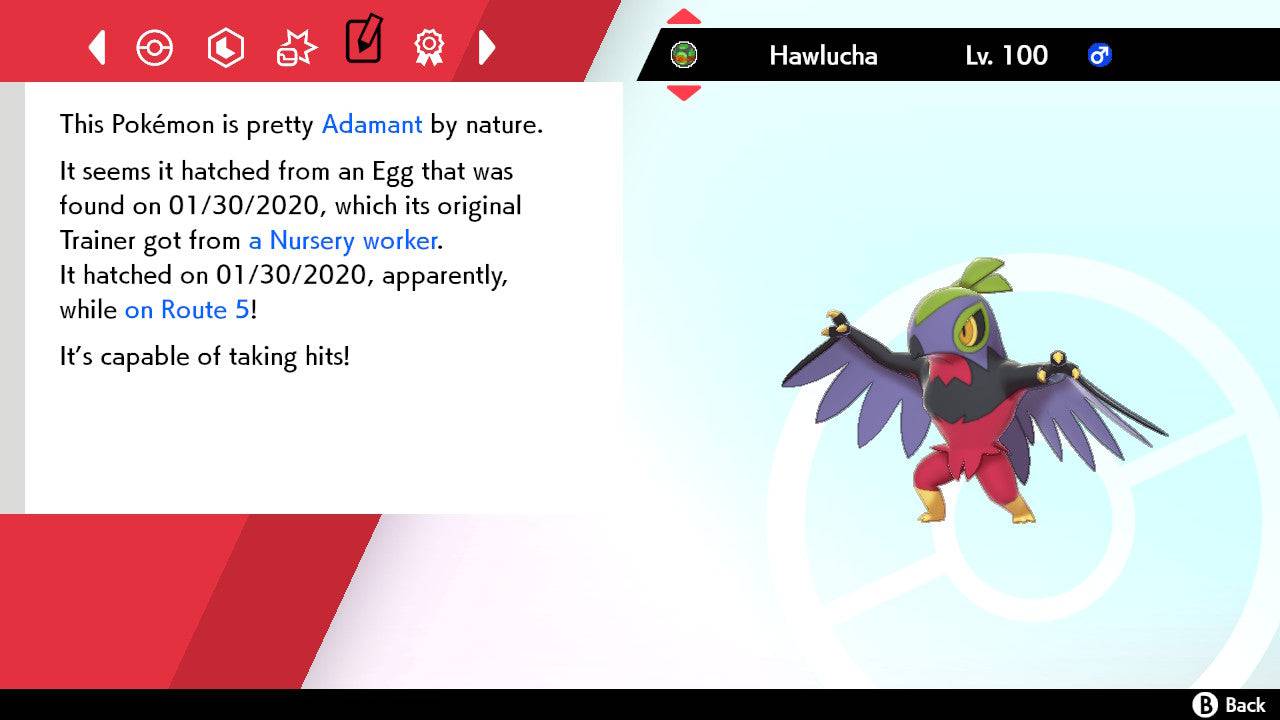Switch to the Poké Ball summary tab
Image resolution: width=1280 pixels, height=720 pixels.
pos(155,47)
